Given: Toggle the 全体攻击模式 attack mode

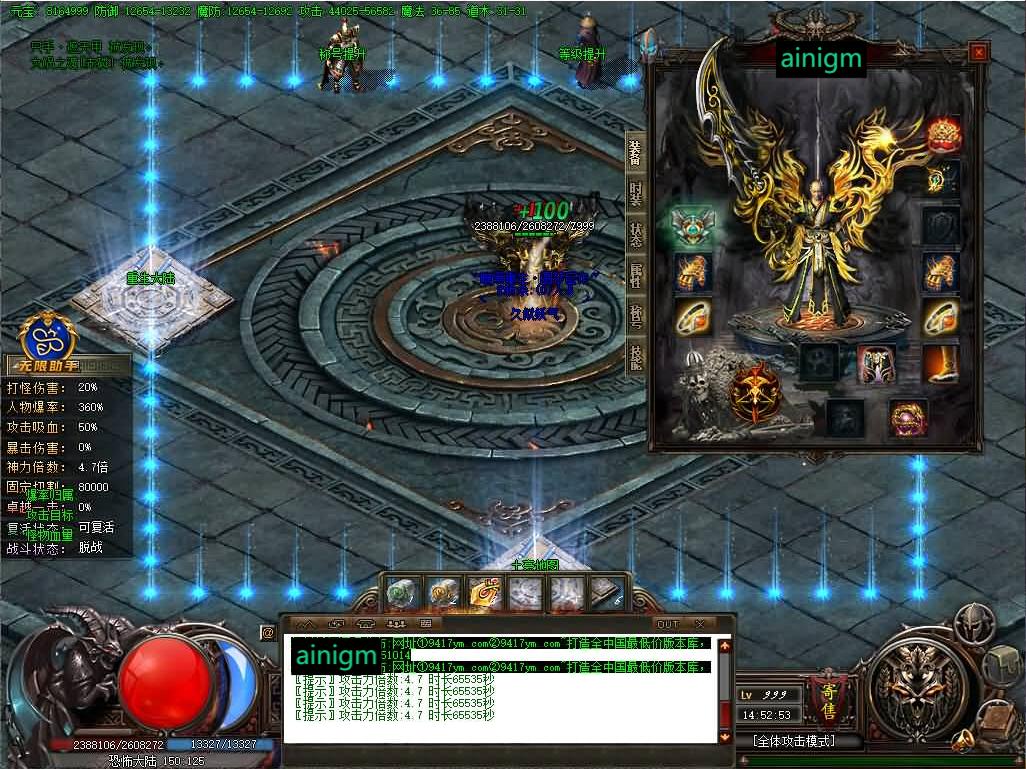Looking at the screenshot, I should coord(793,741).
